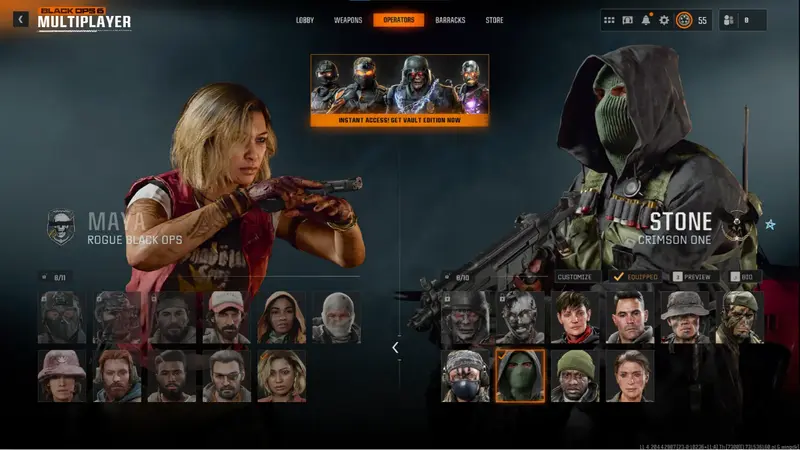Select the Operators tab
This screenshot has height=450, width=800.
click(x=399, y=20)
